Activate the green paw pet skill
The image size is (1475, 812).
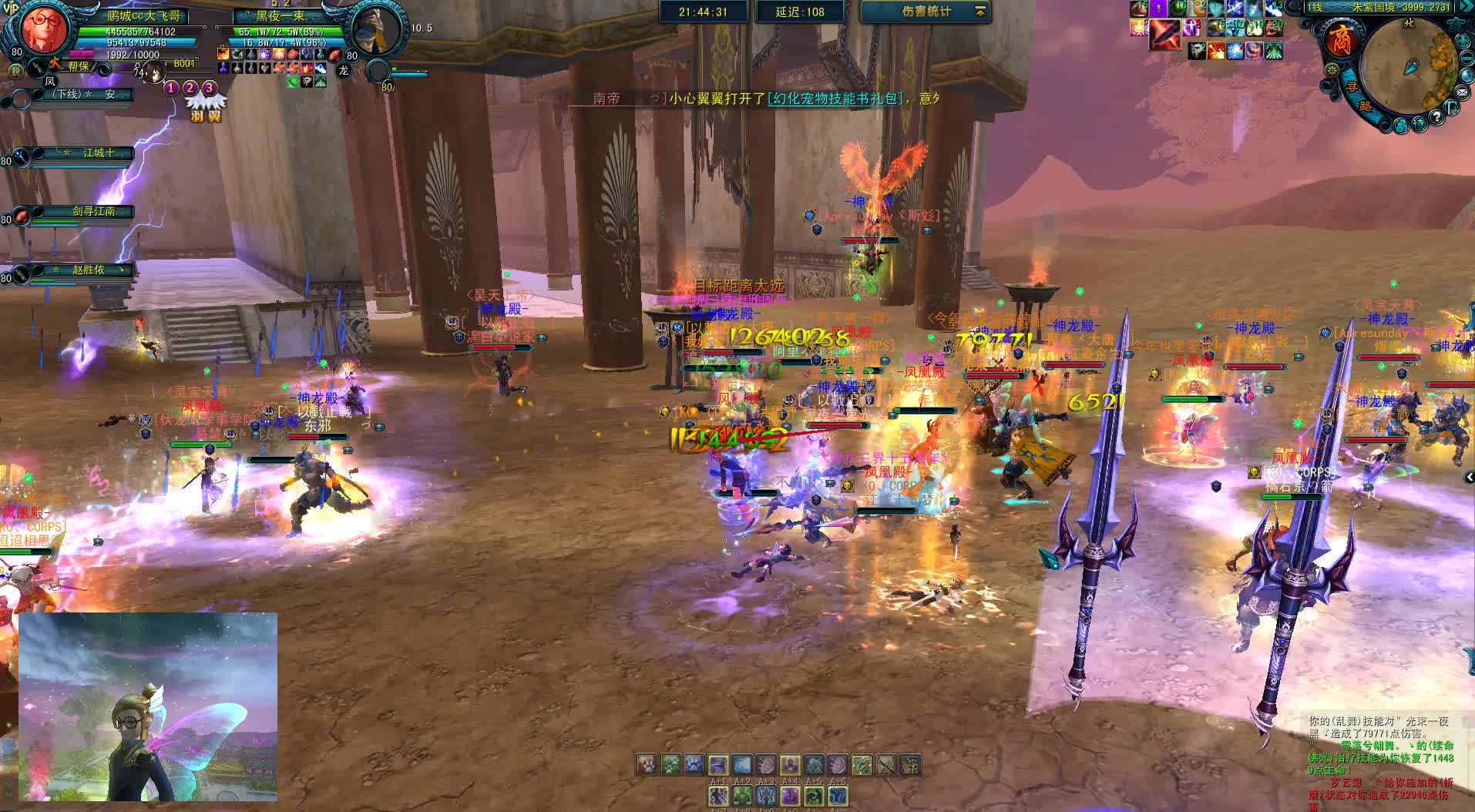670,764
